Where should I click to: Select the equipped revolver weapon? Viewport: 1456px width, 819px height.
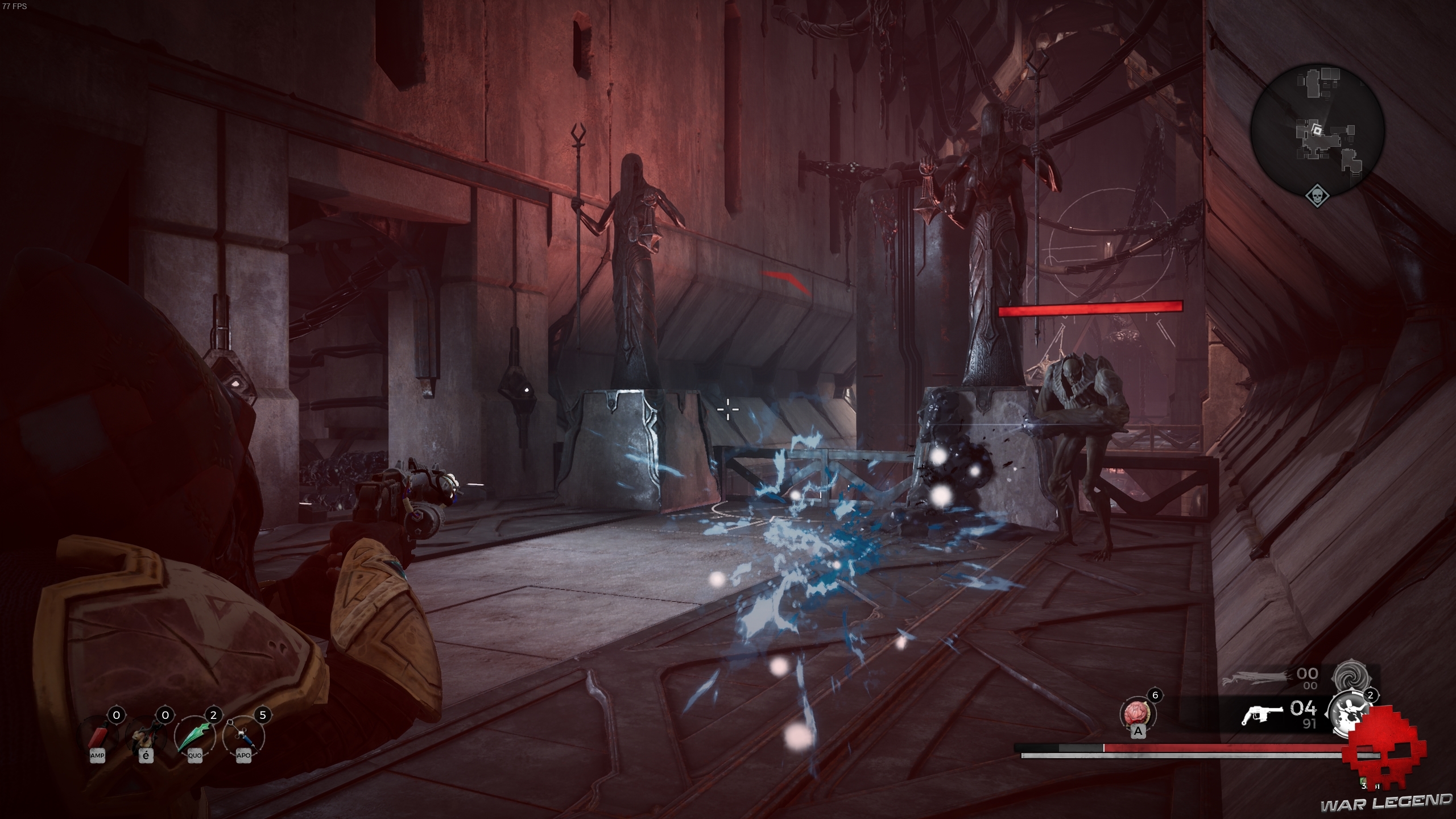pyautogui.click(x=1262, y=715)
